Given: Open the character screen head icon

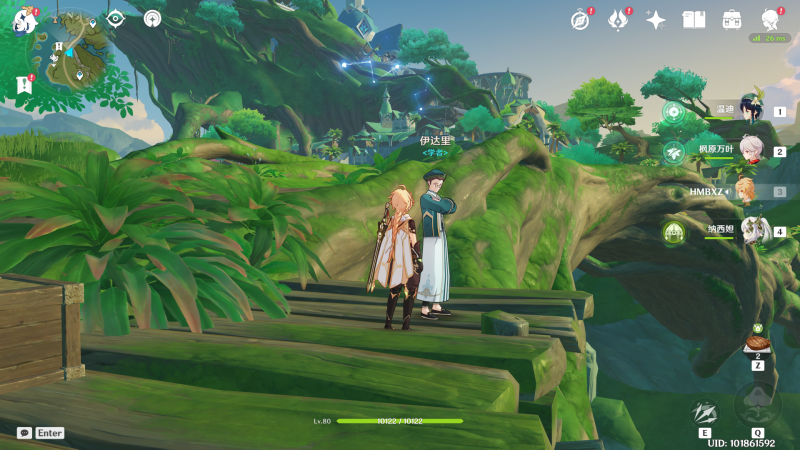Looking at the screenshot, I should click(770, 20).
